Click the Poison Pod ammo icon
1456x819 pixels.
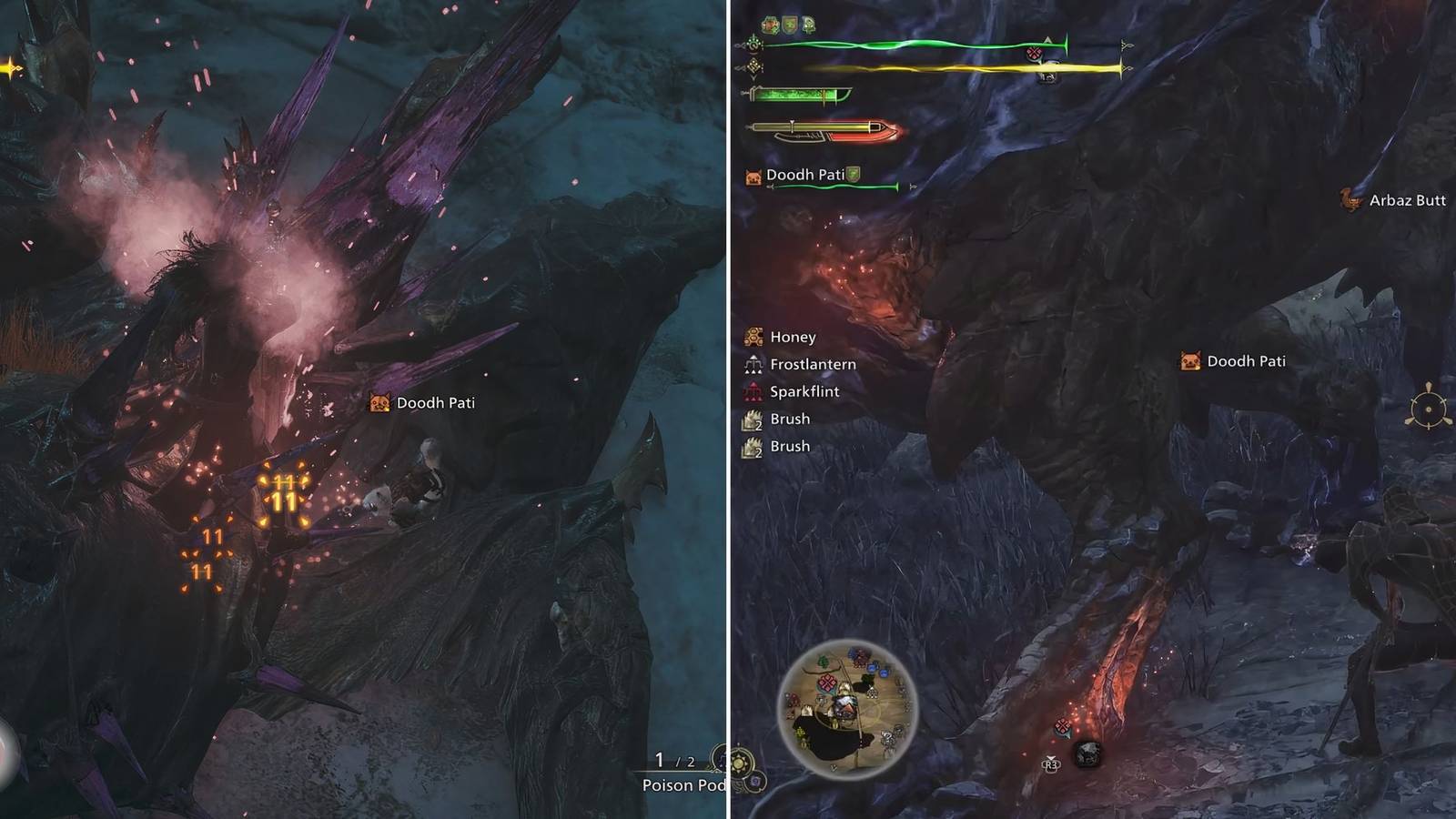[x=720, y=761]
